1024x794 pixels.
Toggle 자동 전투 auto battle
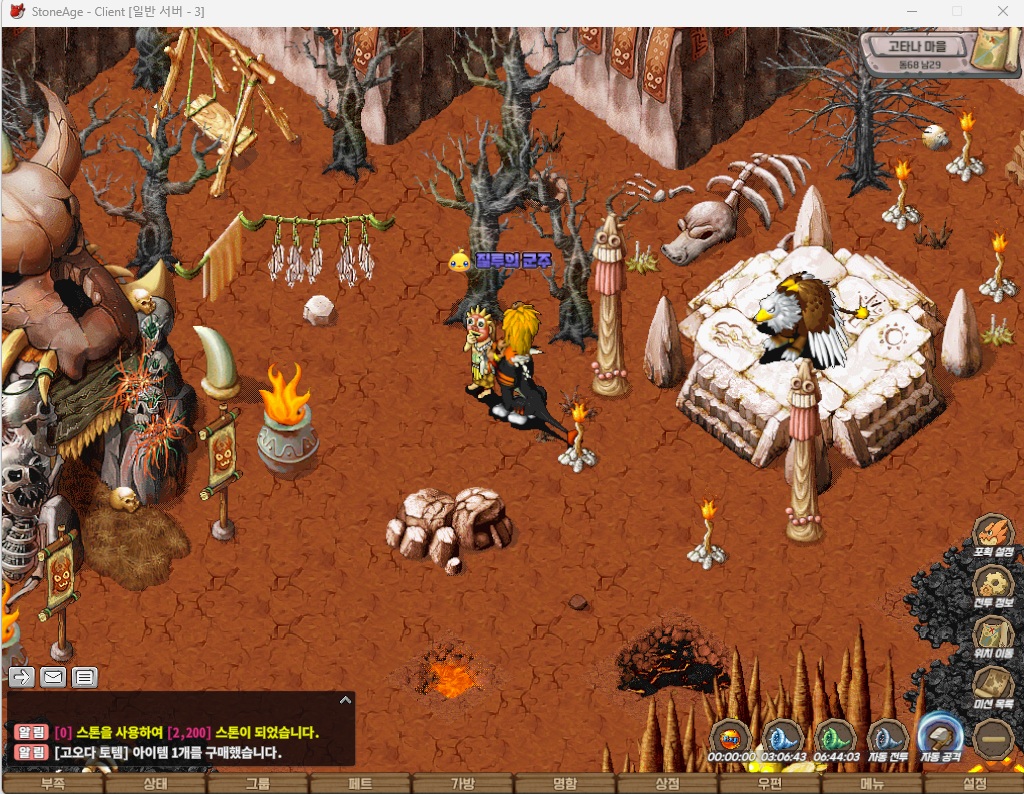click(887, 739)
